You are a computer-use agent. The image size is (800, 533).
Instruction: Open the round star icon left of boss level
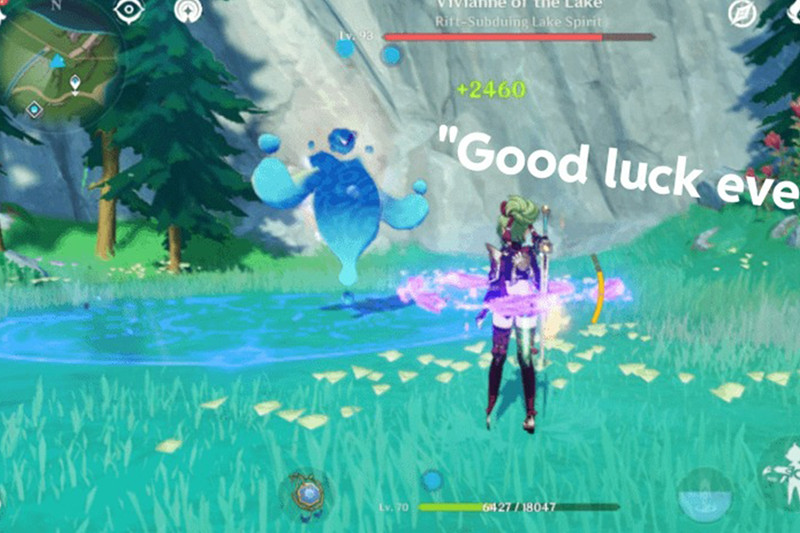(x=187, y=11)
